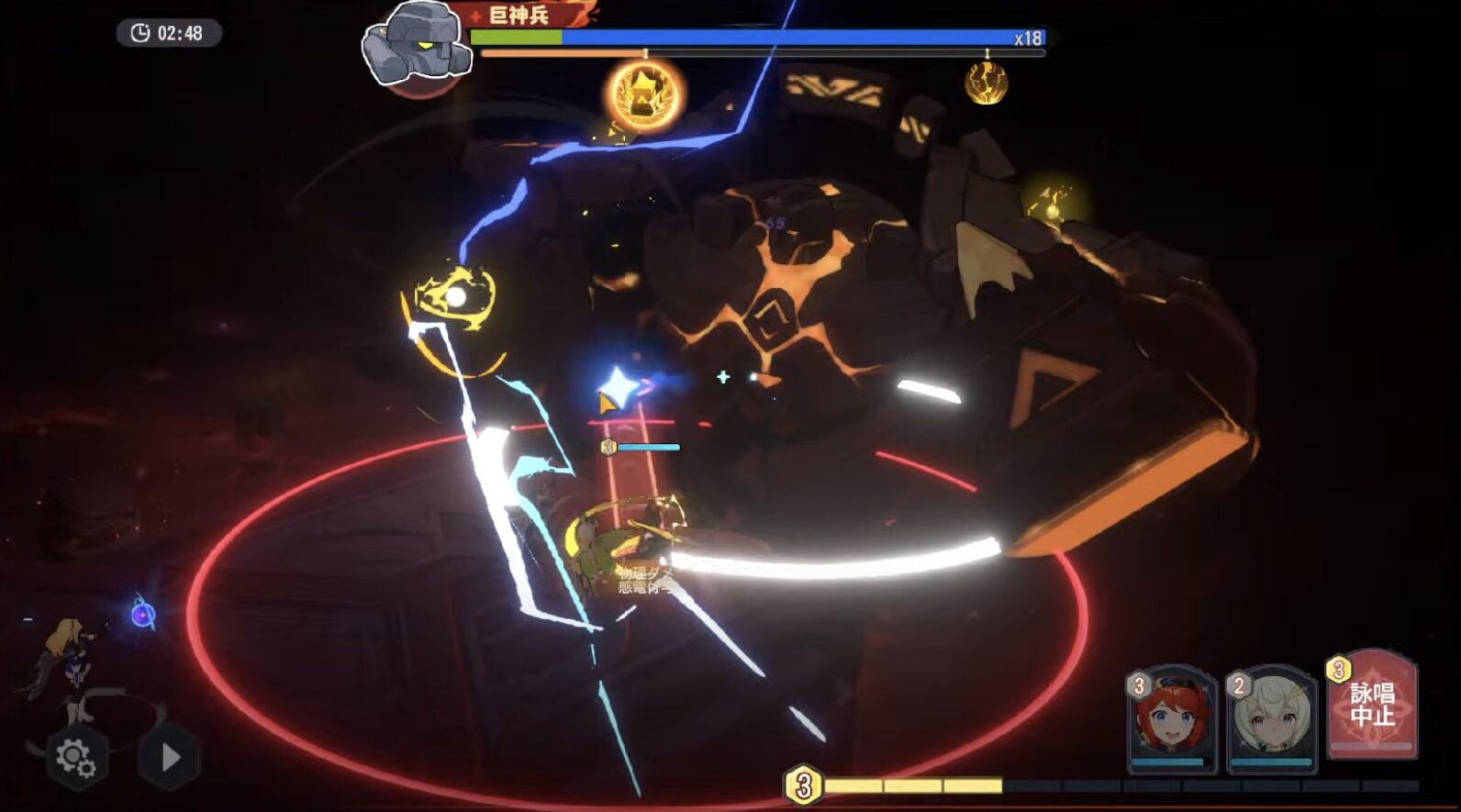The height and width of the screenshot is (812, 1461).
Task: Select the red-haired character skill card
Action: (1172, 717)
